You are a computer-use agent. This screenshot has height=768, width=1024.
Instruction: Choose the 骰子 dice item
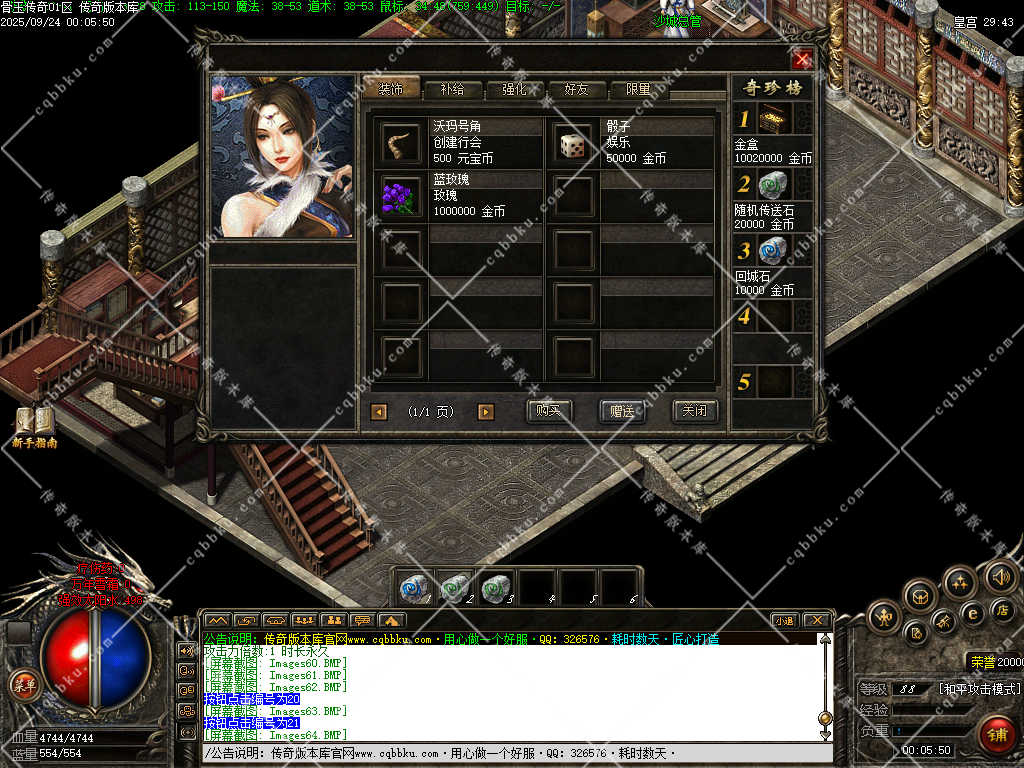[573, 144]
